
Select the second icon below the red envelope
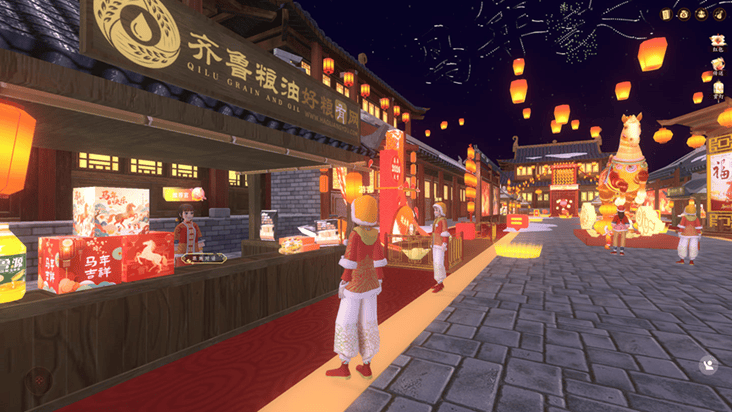718,65
